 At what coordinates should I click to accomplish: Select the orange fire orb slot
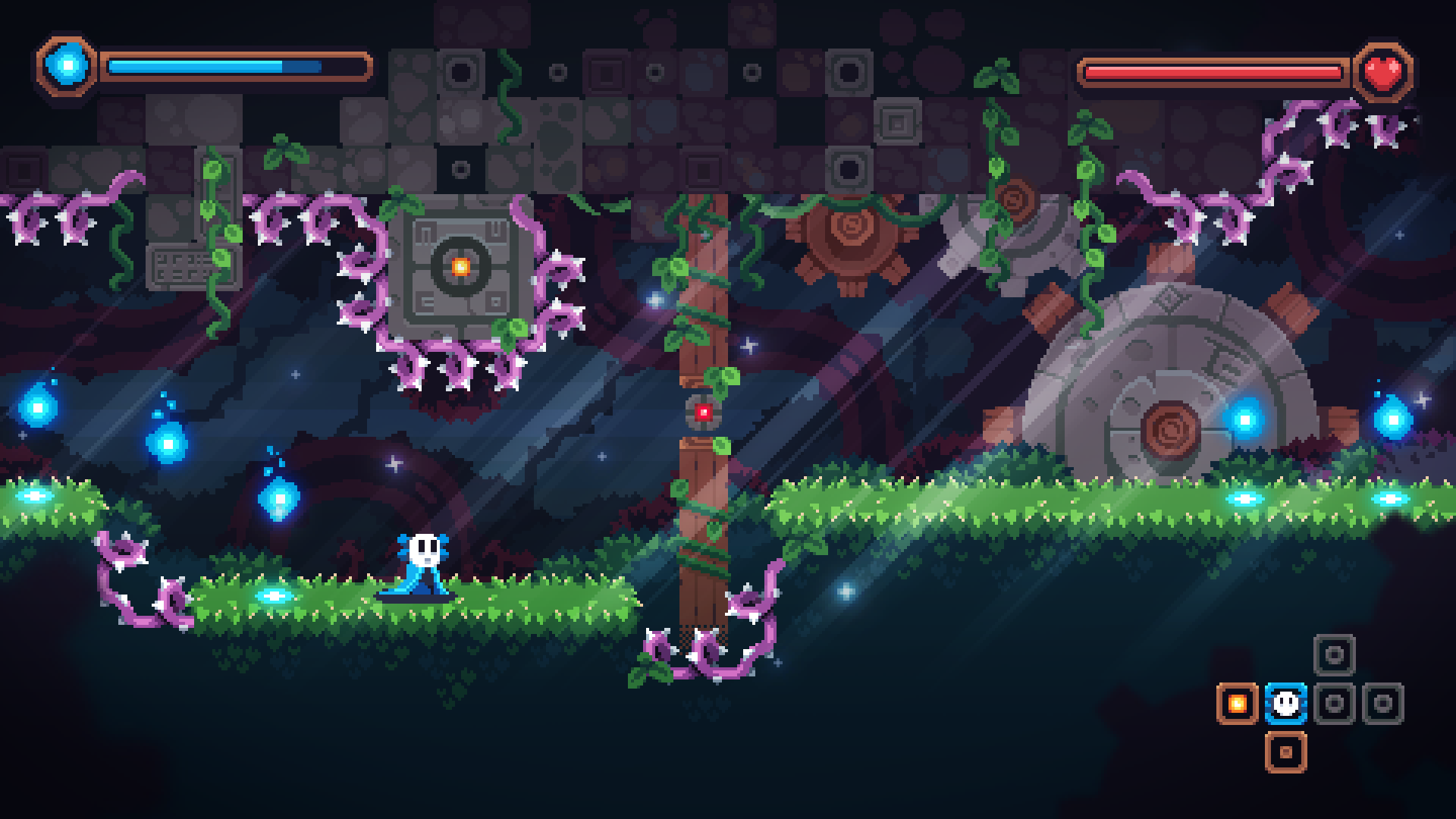pyautogui.click(x=1237, y=704)
